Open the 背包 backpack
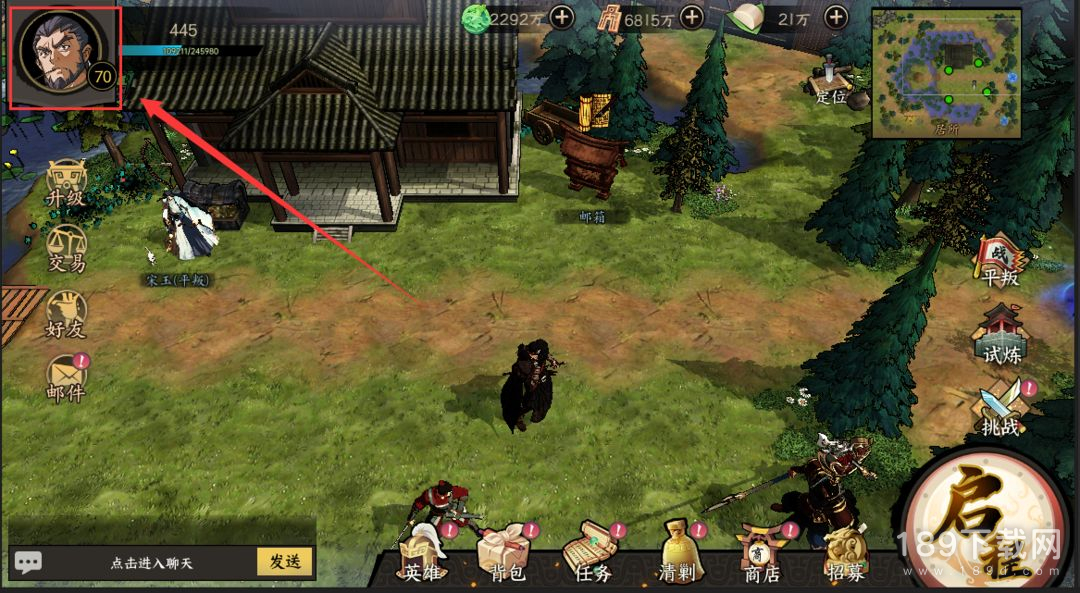Screen dimensions: 1080x593 [x=502, y=556]
